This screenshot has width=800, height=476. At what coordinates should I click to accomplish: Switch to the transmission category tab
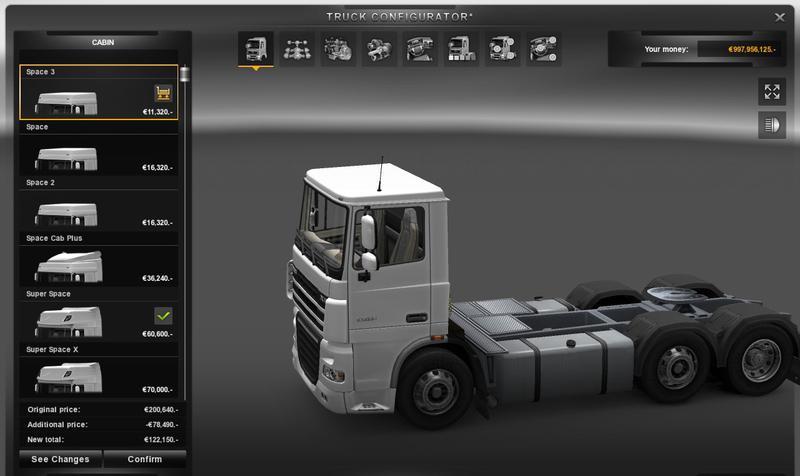tap(379, 48)
